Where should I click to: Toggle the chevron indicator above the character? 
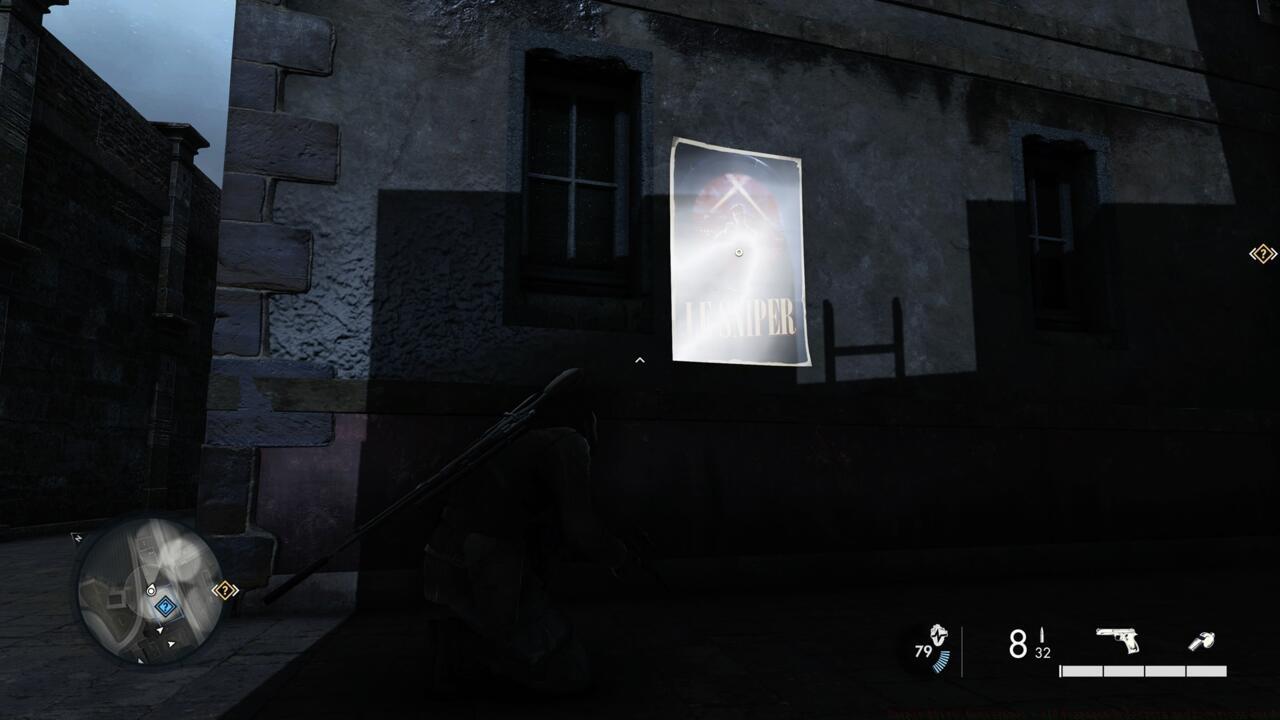pos(639,360)
